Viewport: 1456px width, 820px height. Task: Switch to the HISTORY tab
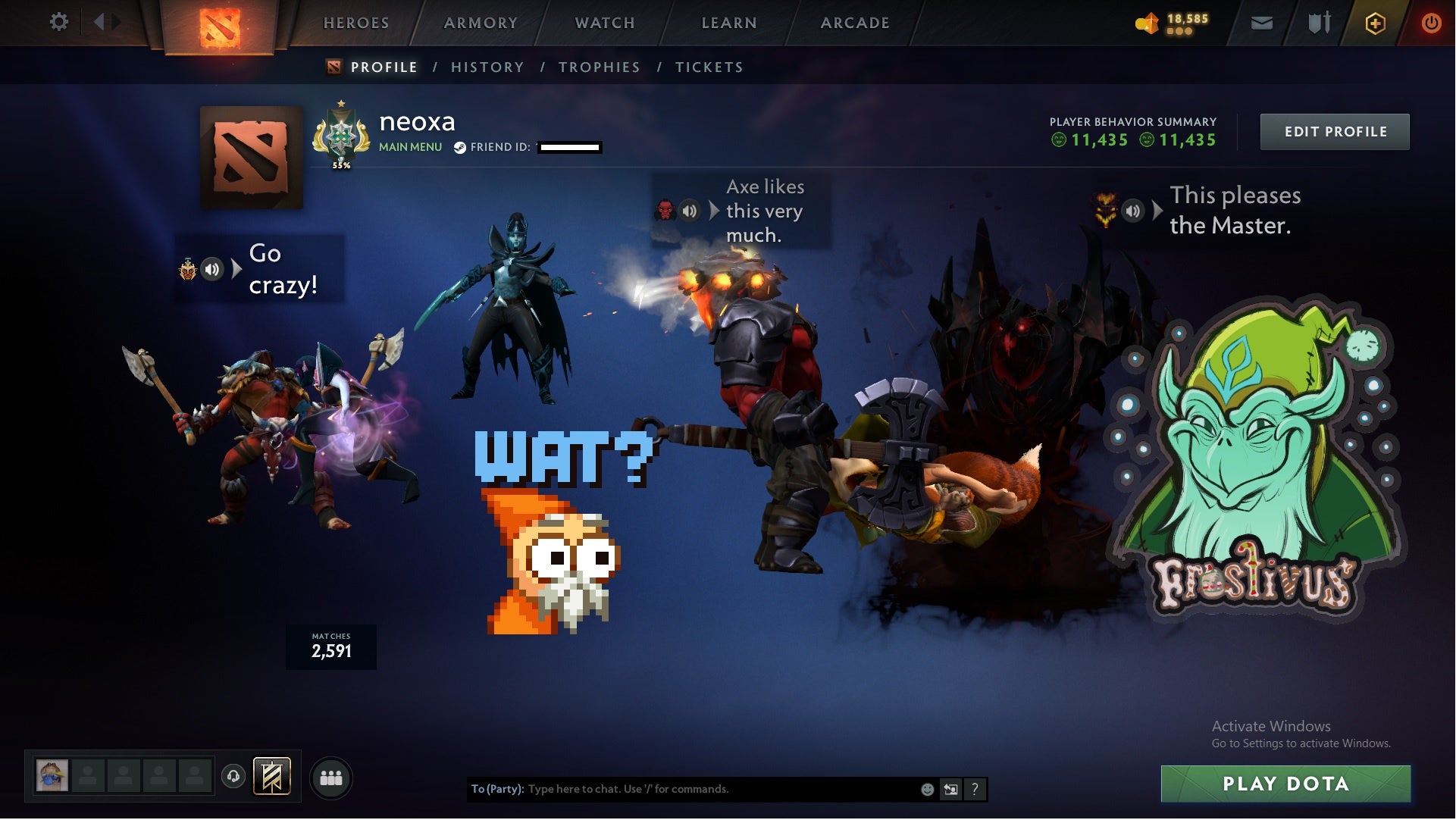pos(487,67)
